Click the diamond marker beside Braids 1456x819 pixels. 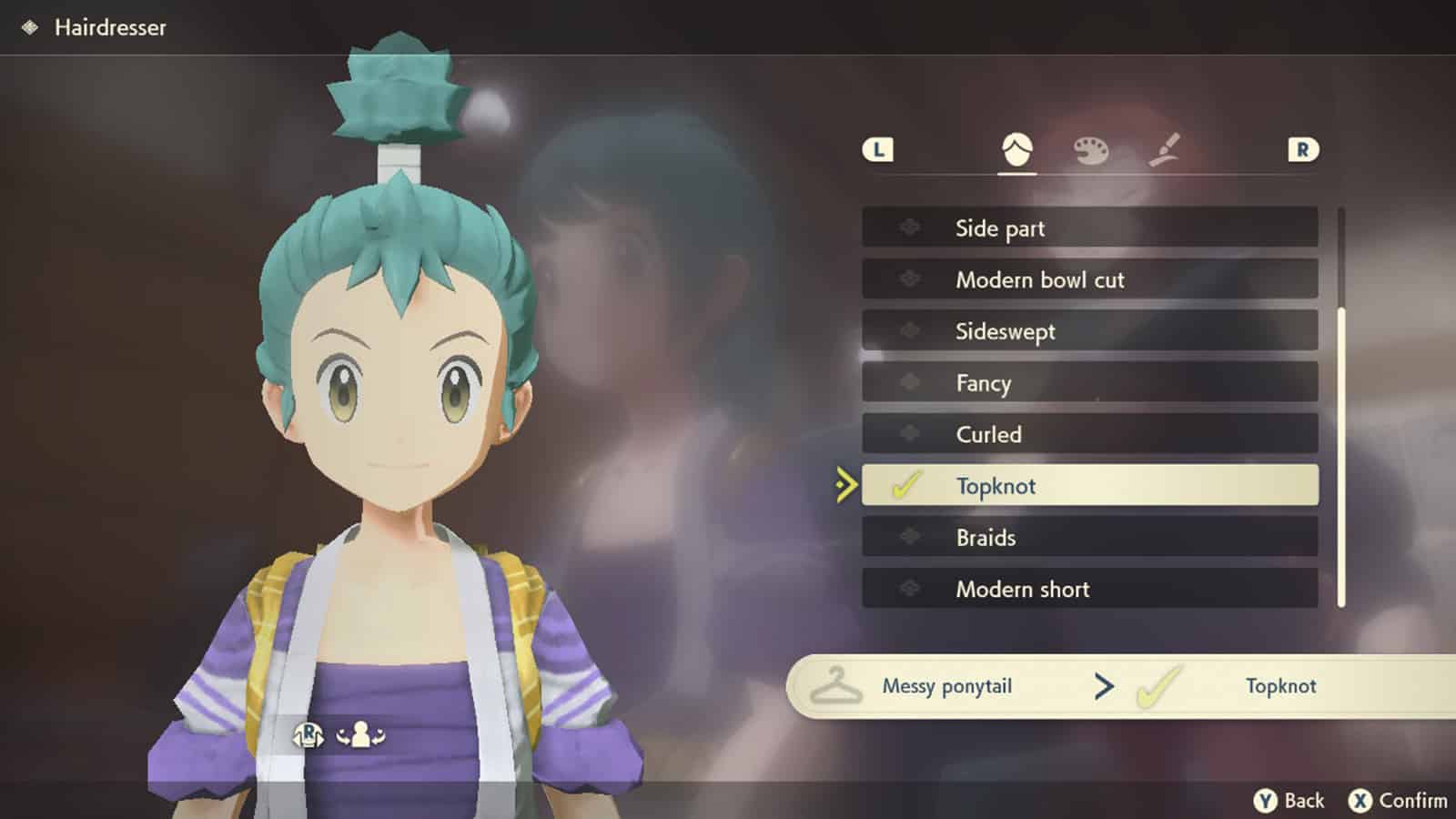(910, 537)
